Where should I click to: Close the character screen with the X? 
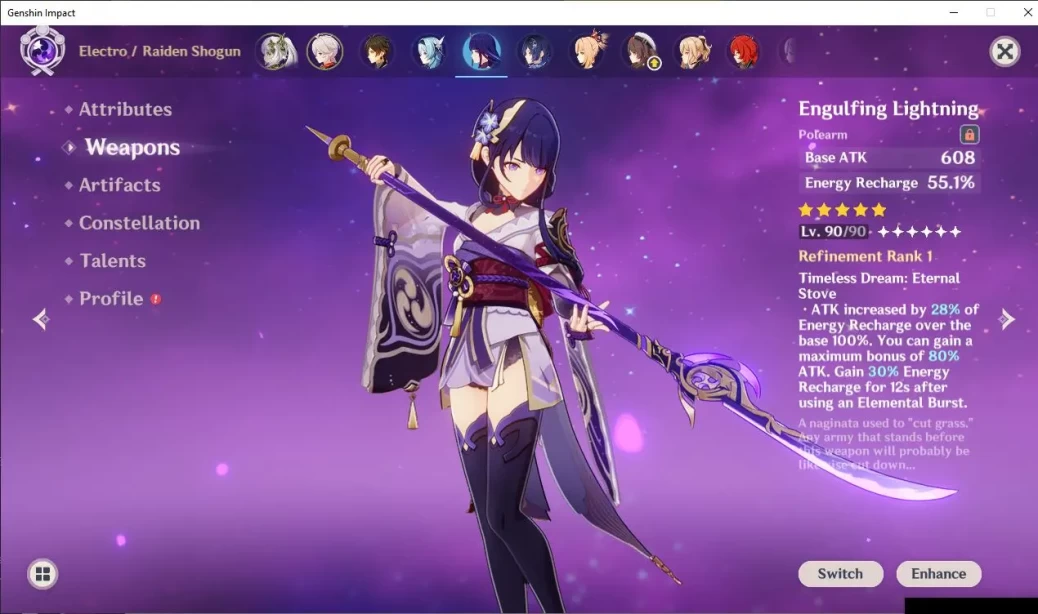pyautogui.click(x=1004, y=52)
